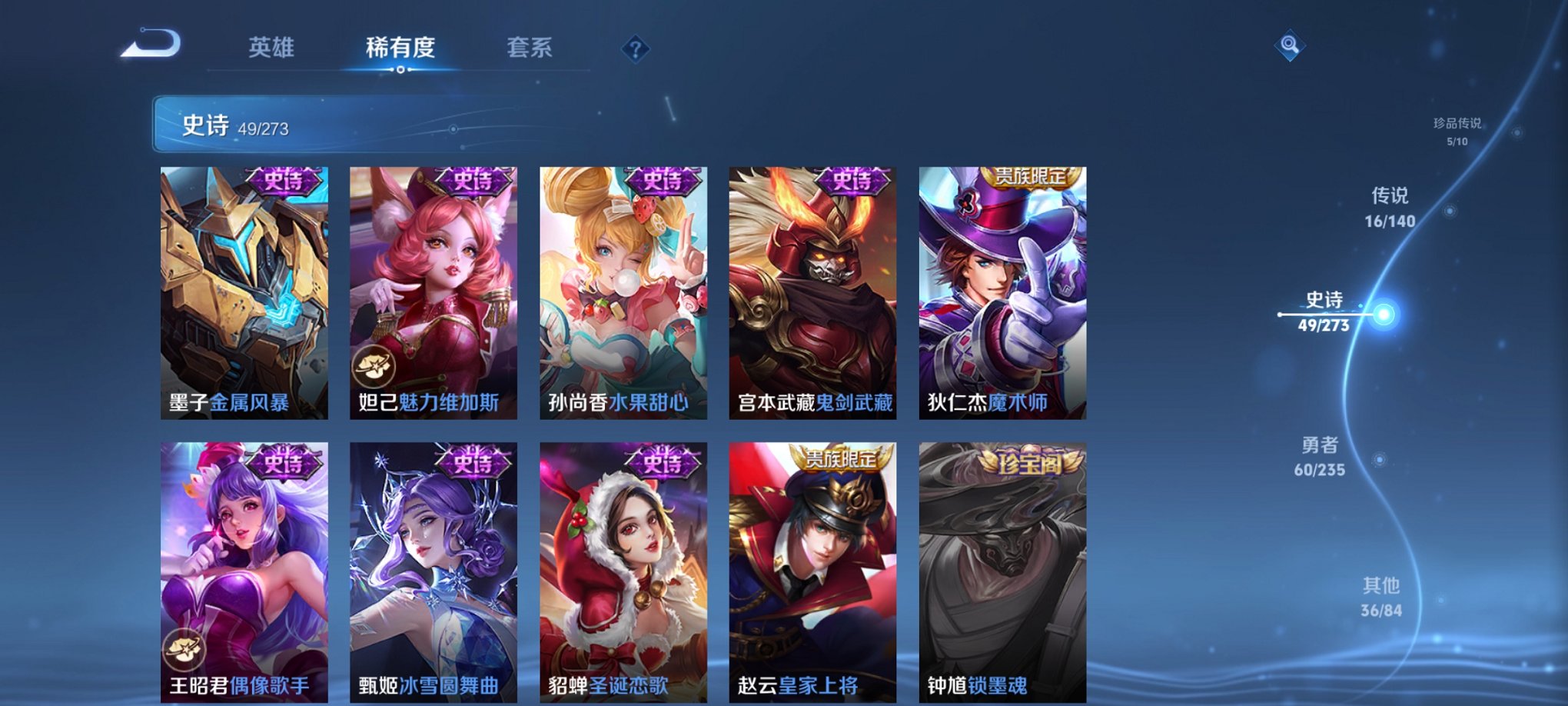Click the 贵族限定 badge on 狄仁杰 card

pyautogui.click(x=1031, y=177)
